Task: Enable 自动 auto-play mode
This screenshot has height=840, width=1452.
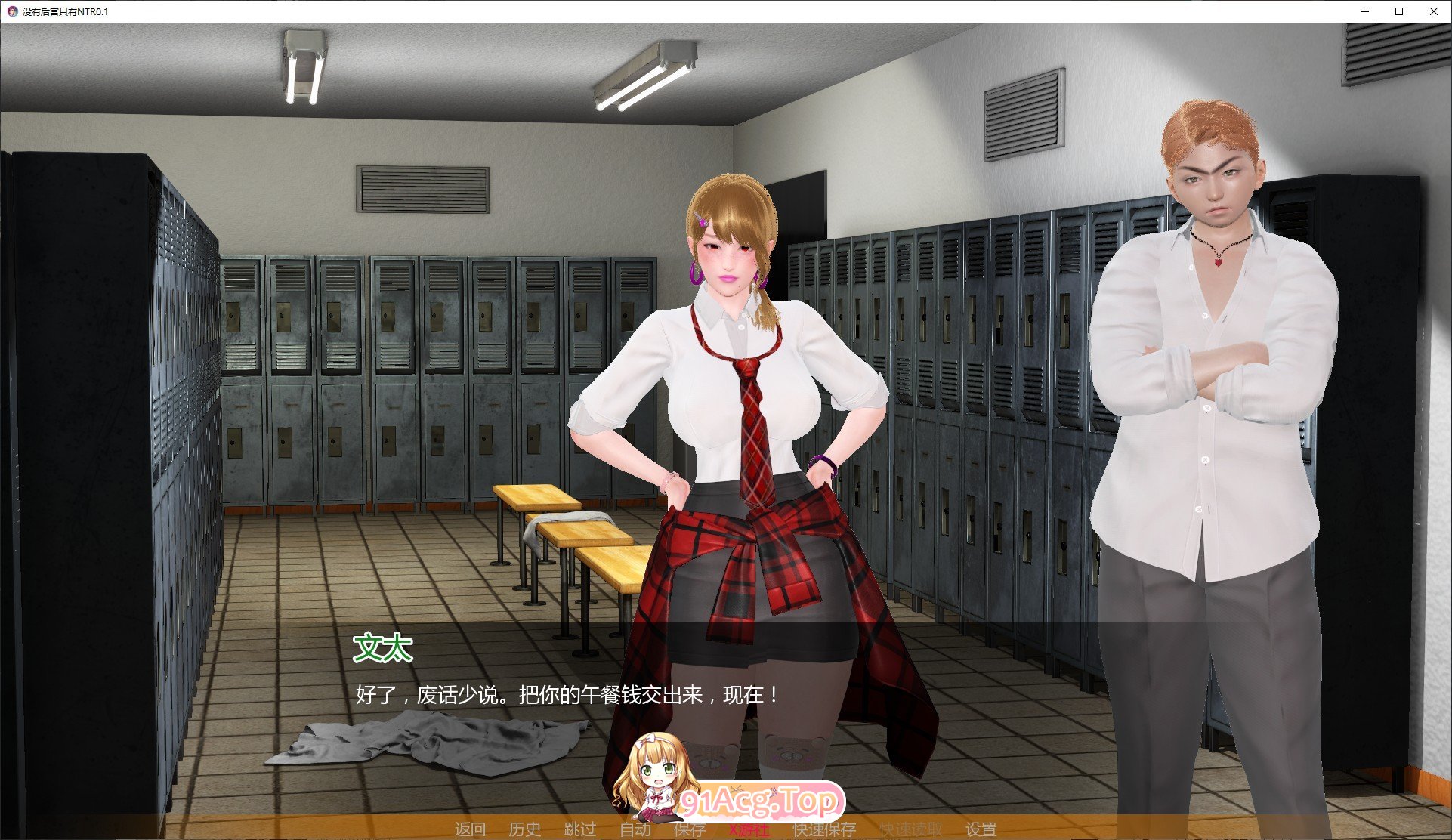Action: tap(635, 829)
